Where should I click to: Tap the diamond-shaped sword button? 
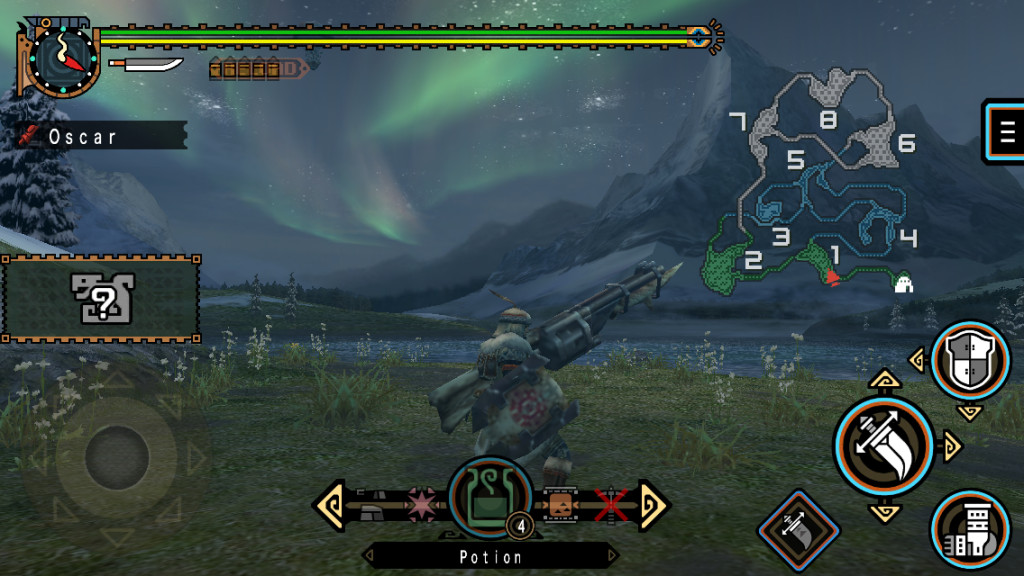[x=797, y=527]
